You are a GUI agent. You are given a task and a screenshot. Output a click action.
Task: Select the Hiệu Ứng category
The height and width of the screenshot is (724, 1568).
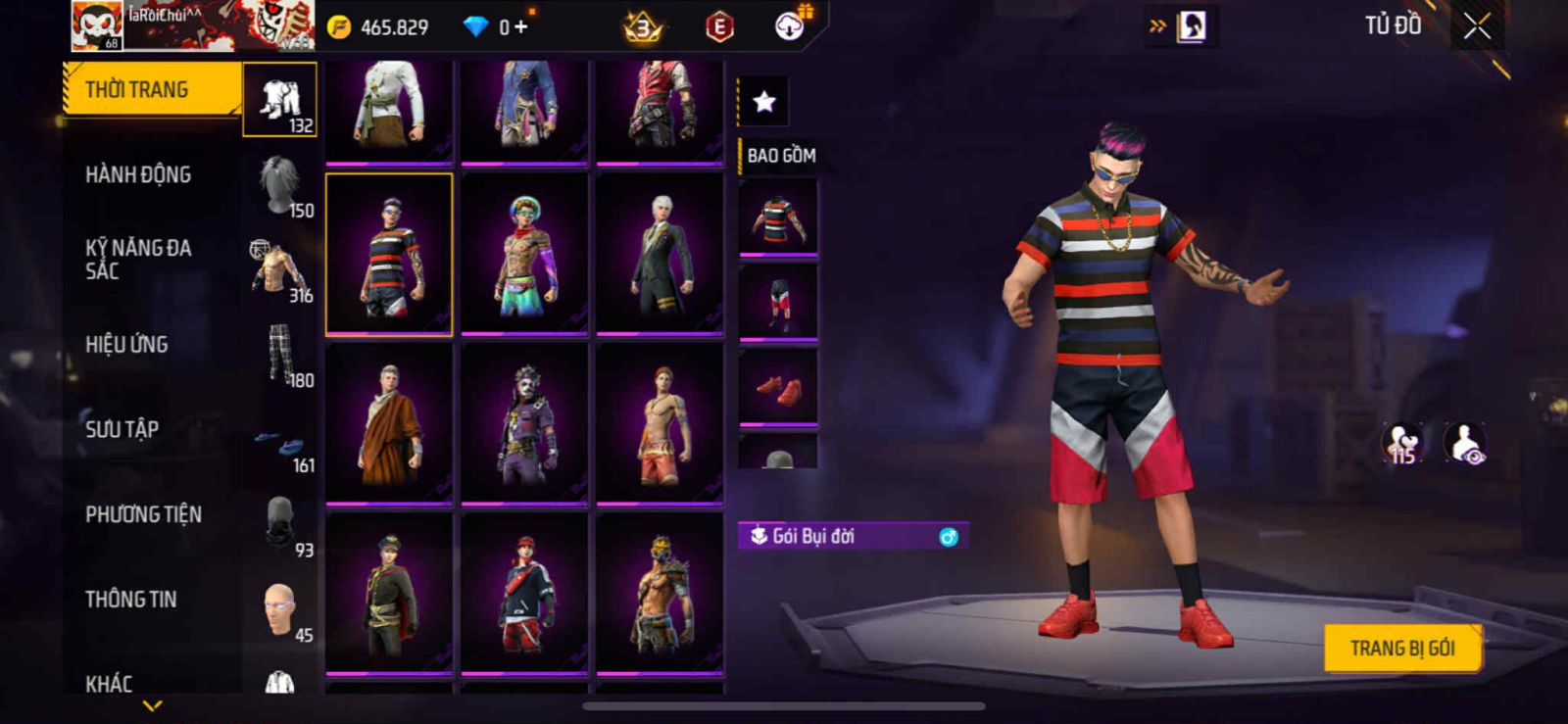[126, 345]
